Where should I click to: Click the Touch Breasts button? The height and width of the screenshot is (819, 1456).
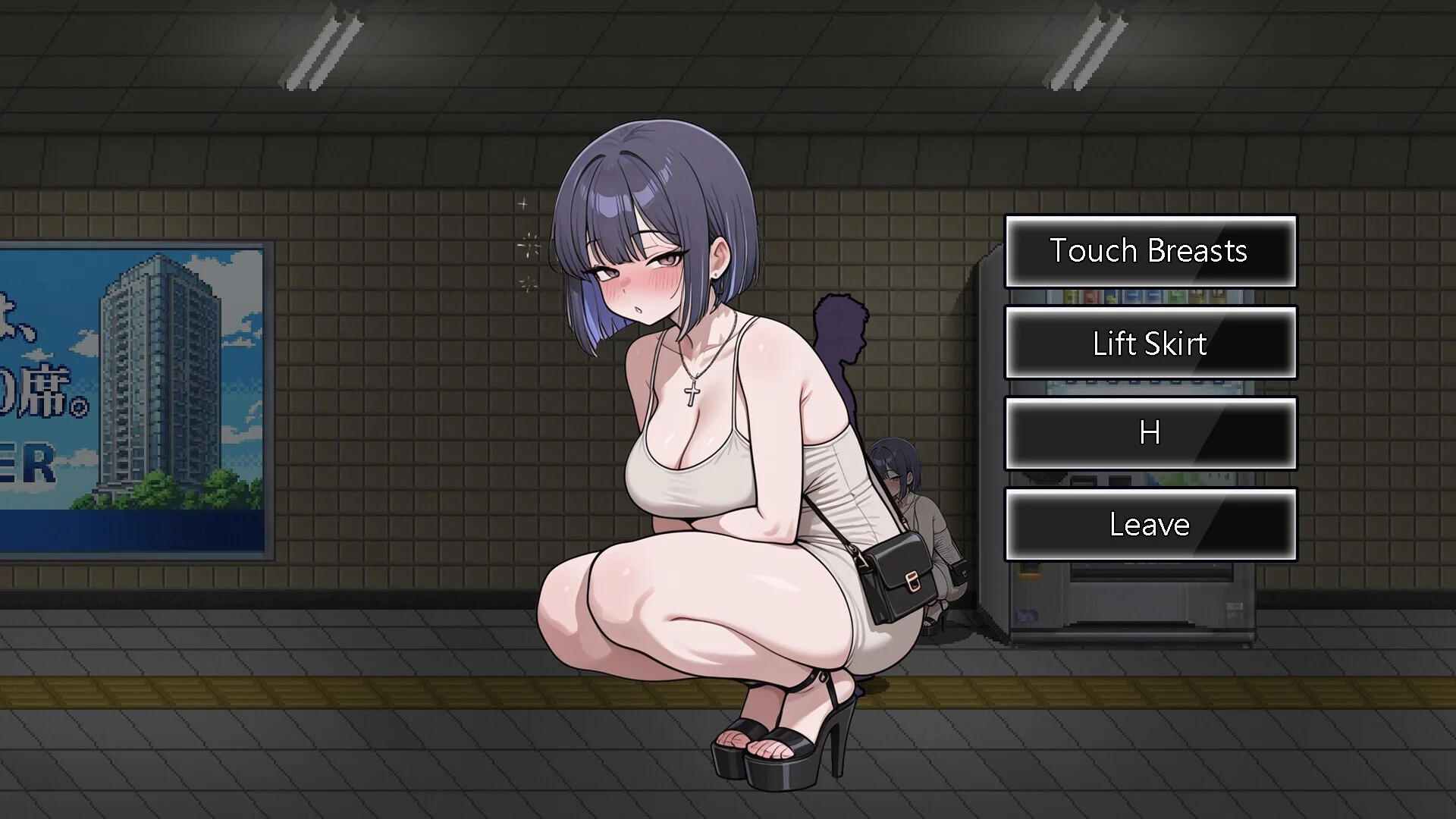(x=1150, y=251)
